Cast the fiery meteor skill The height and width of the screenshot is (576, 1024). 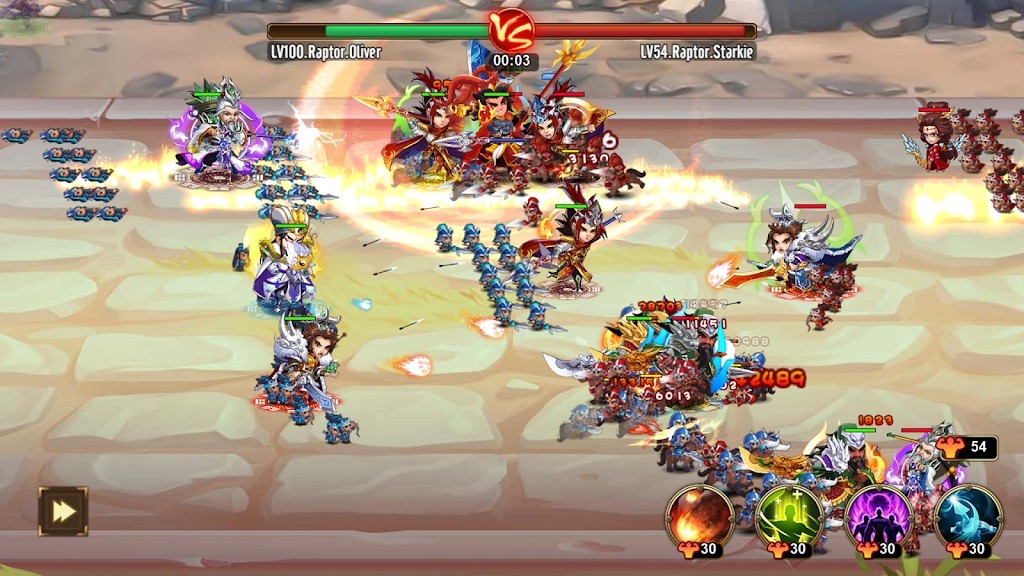coord(699,515)
